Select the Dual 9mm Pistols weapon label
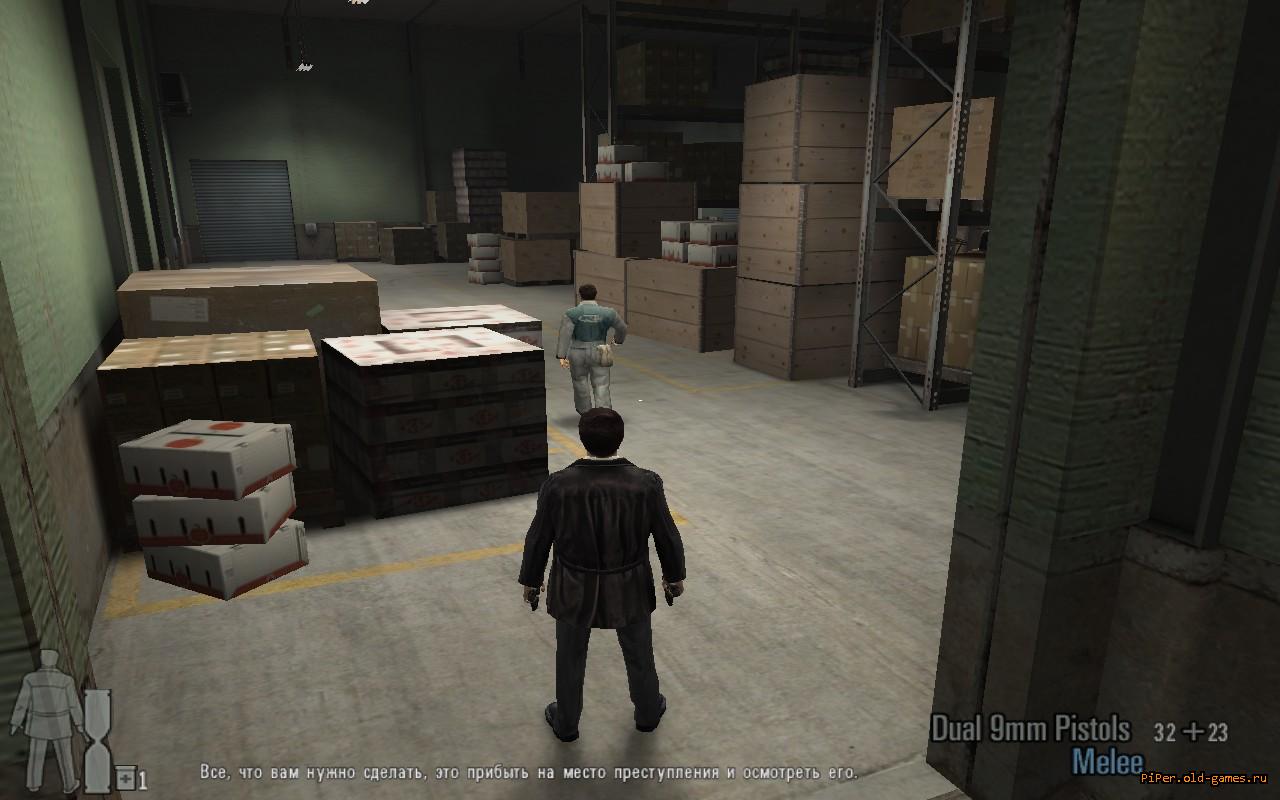Image resolution: width=1280 pixels, height=800 pixels. [1030, 729]
